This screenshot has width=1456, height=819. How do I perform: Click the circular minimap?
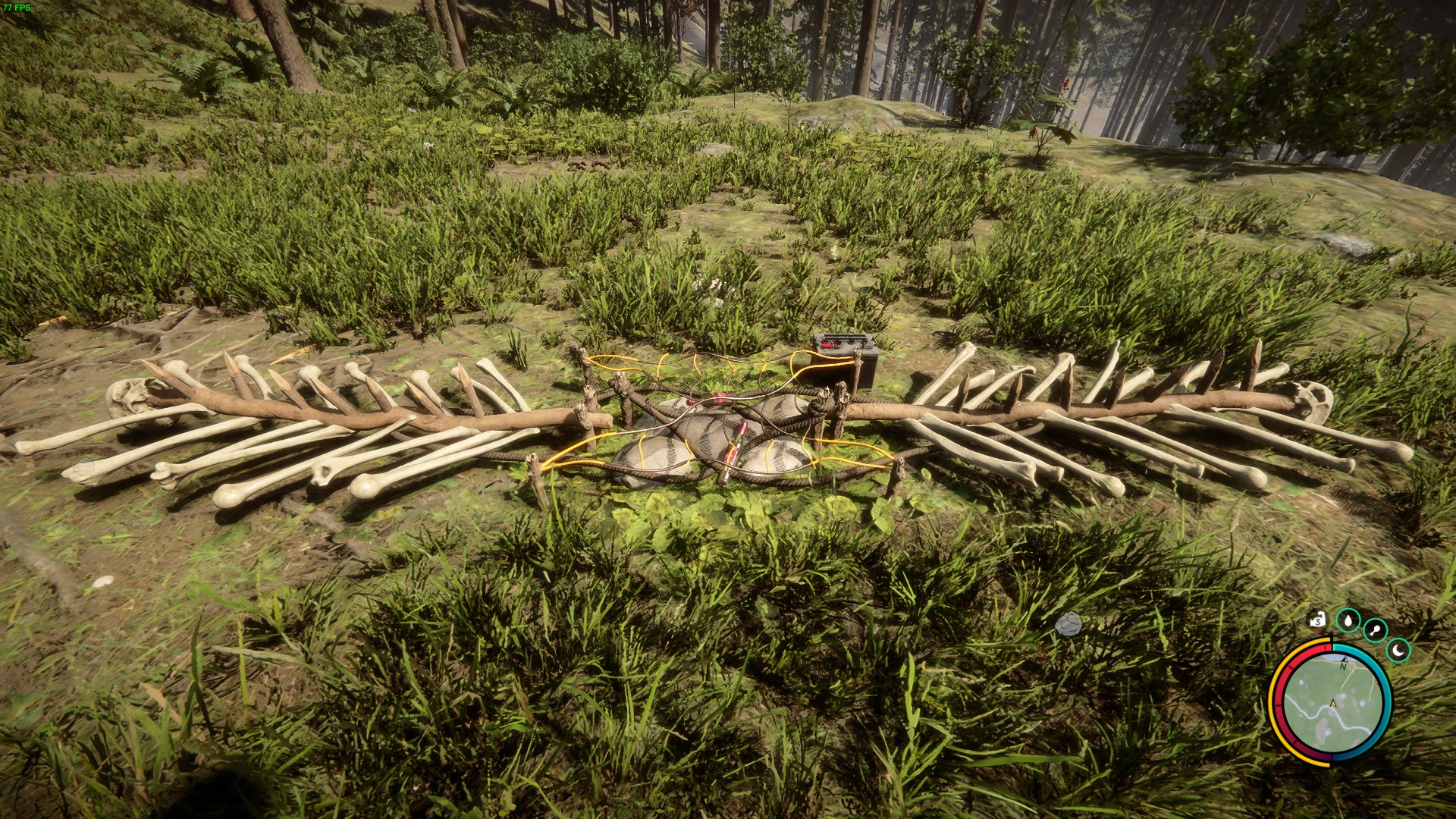[x=1332, y=701]
